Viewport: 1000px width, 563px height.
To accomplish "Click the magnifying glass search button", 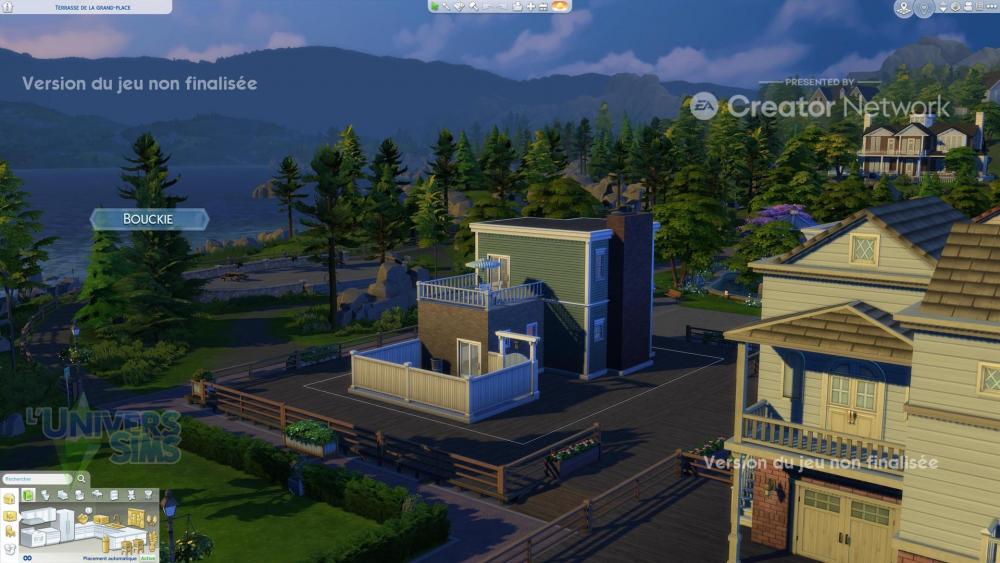I will click(81, 478).
